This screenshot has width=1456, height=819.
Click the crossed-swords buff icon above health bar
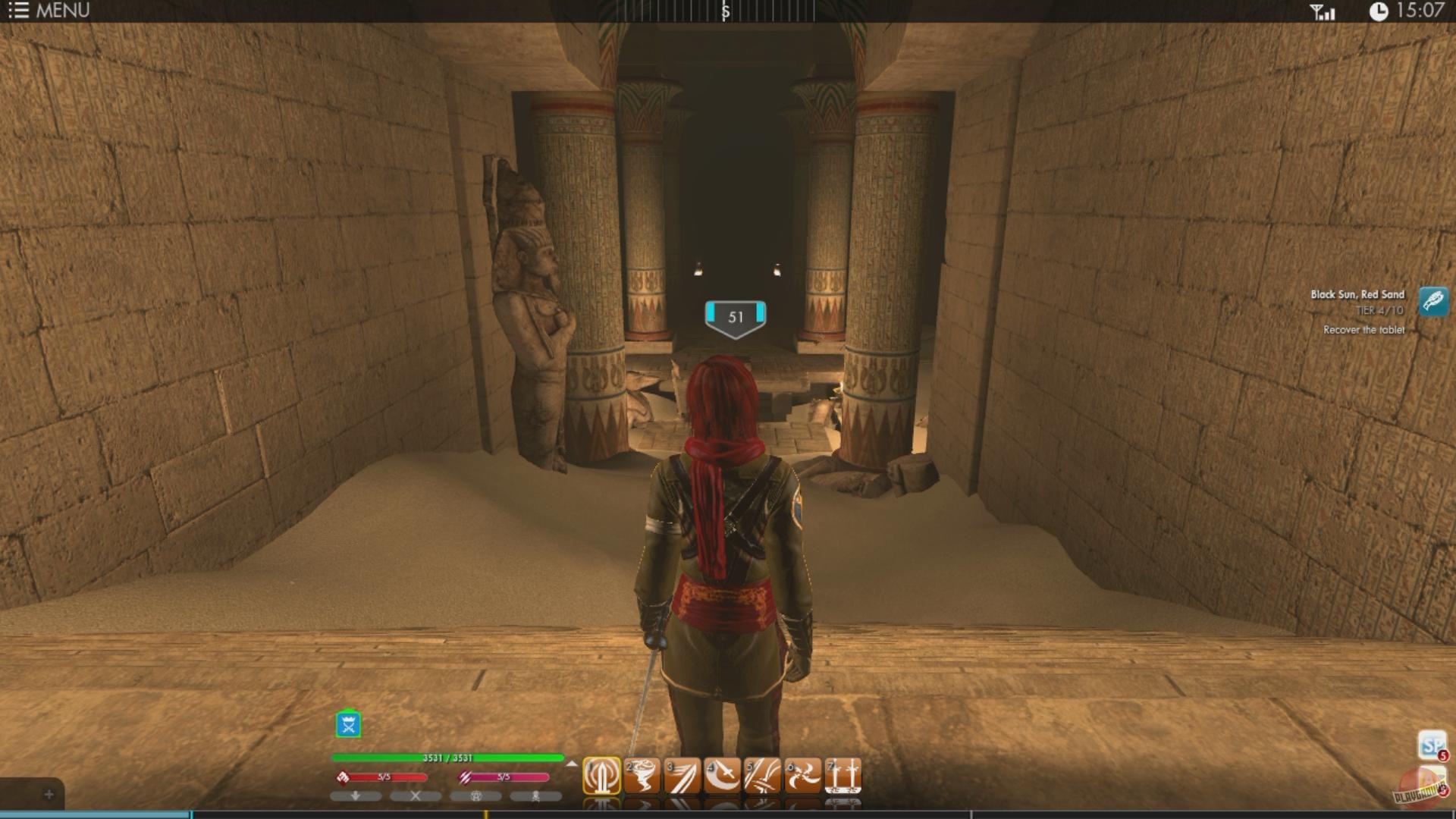pos(348,724)
